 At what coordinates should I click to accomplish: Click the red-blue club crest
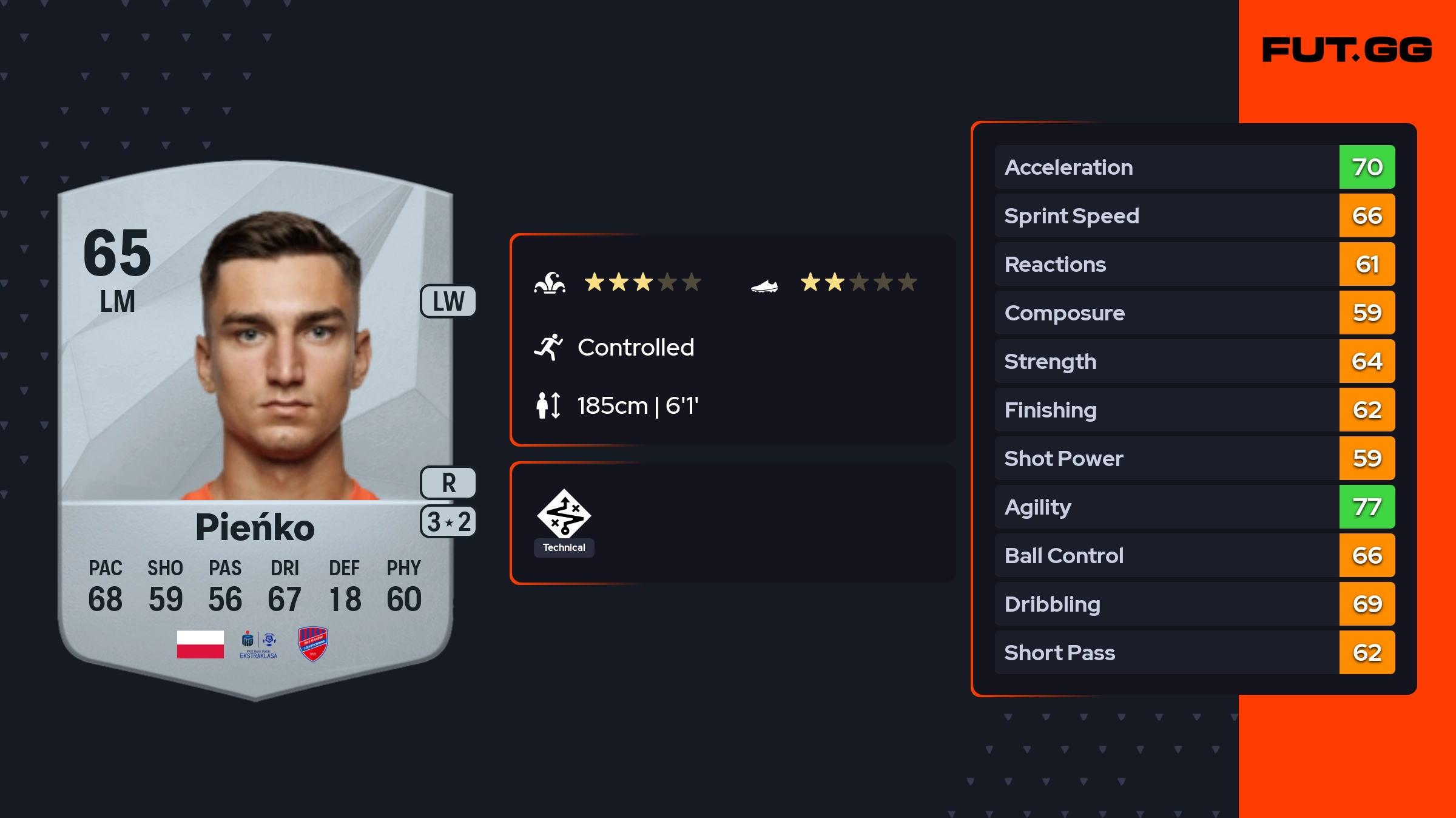pos(313,644)
